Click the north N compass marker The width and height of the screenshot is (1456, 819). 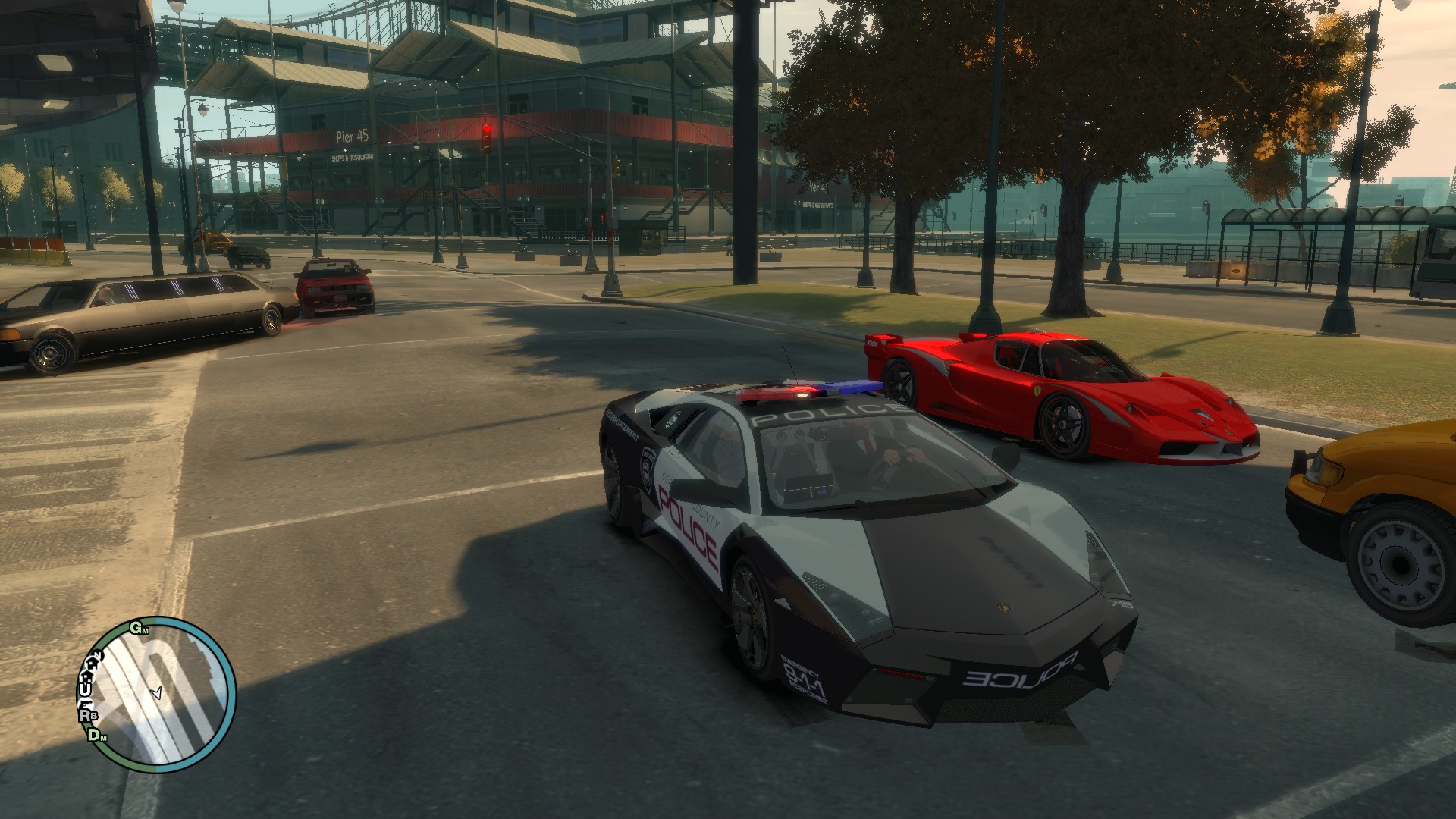96,655
